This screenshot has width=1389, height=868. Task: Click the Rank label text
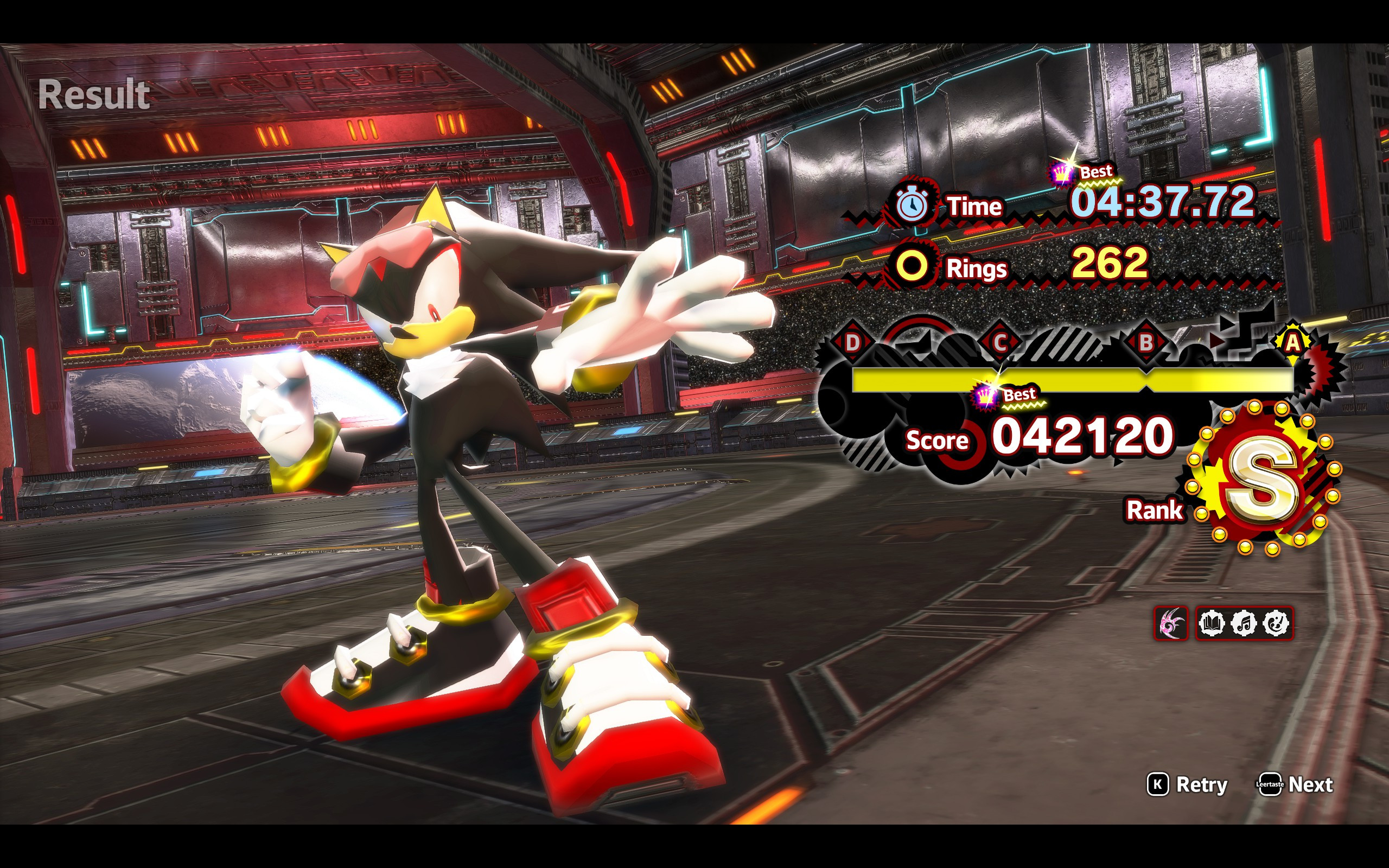pyautogui.click(x=1155, y=510)
